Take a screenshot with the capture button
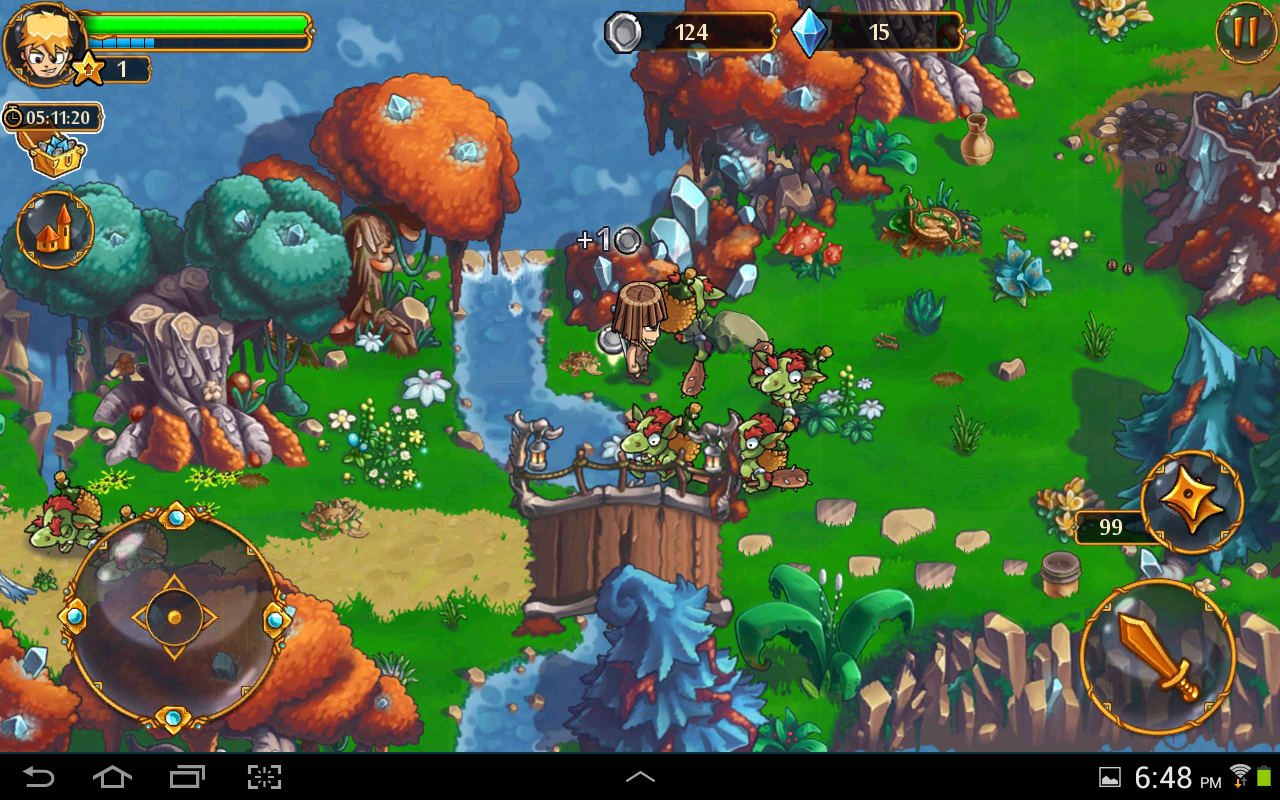This screenshot has height=800, width=1280. [x=264, y=777]
